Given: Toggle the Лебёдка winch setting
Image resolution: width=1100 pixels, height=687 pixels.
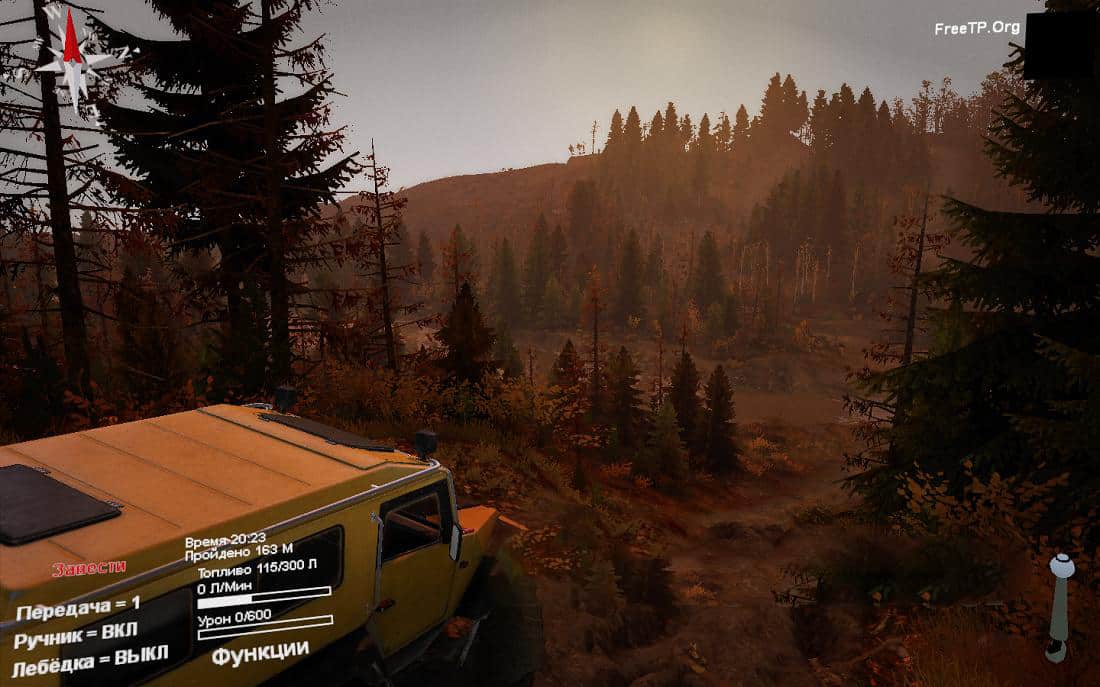Looking at the screenshot, I should 90,658.
